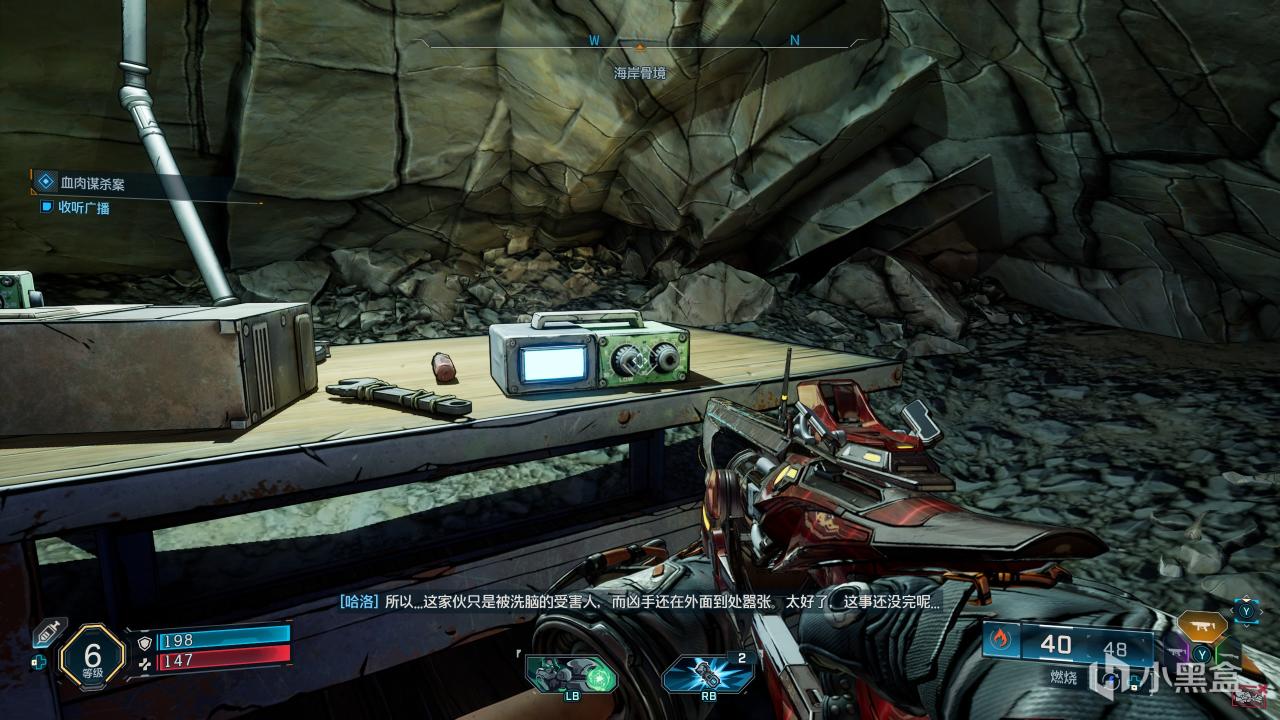
Task: Select the level 6 character badge
Action: point(92,657)
